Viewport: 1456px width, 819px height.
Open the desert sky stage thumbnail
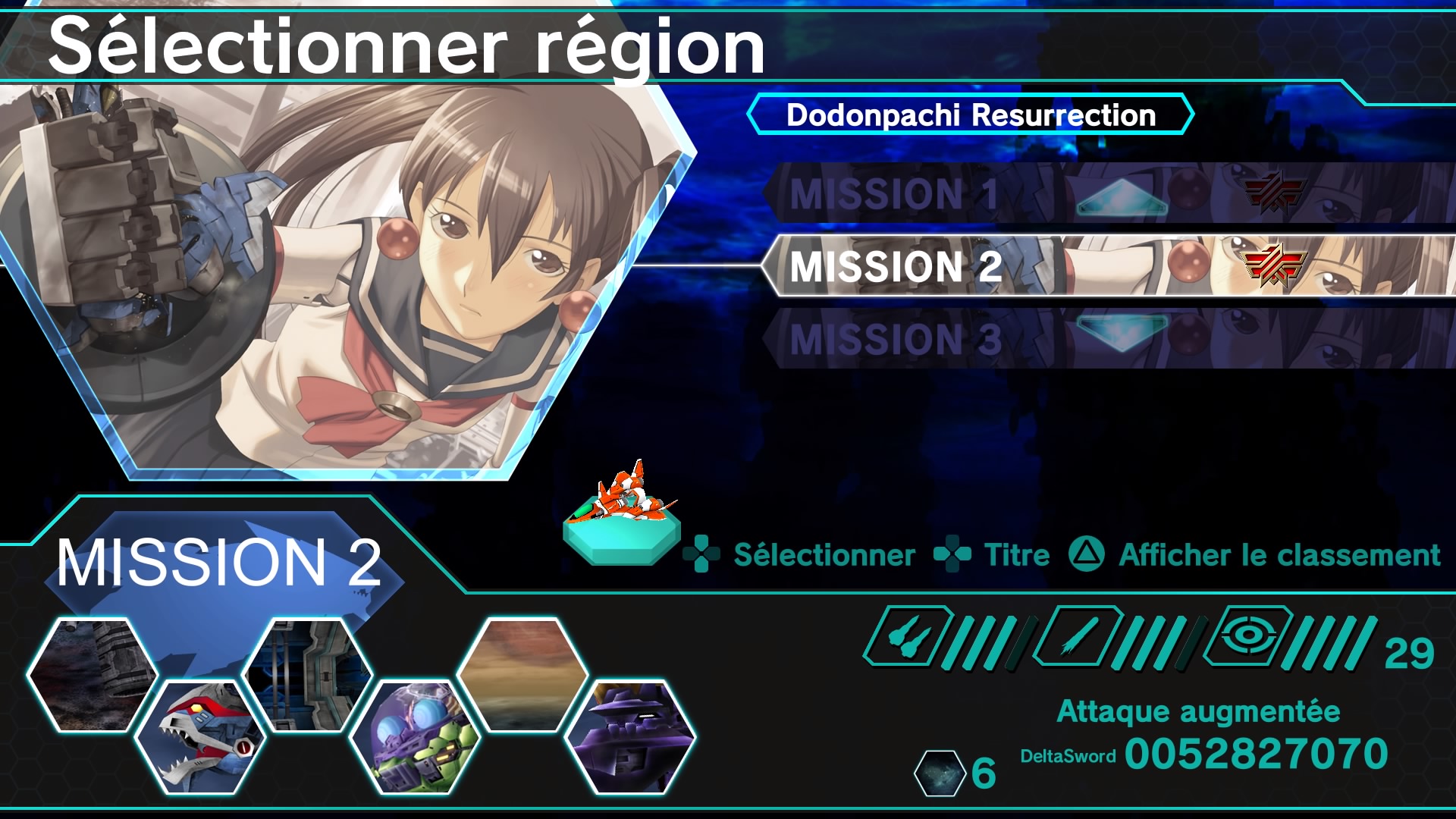pyautogui.click(x=522, y=674)
